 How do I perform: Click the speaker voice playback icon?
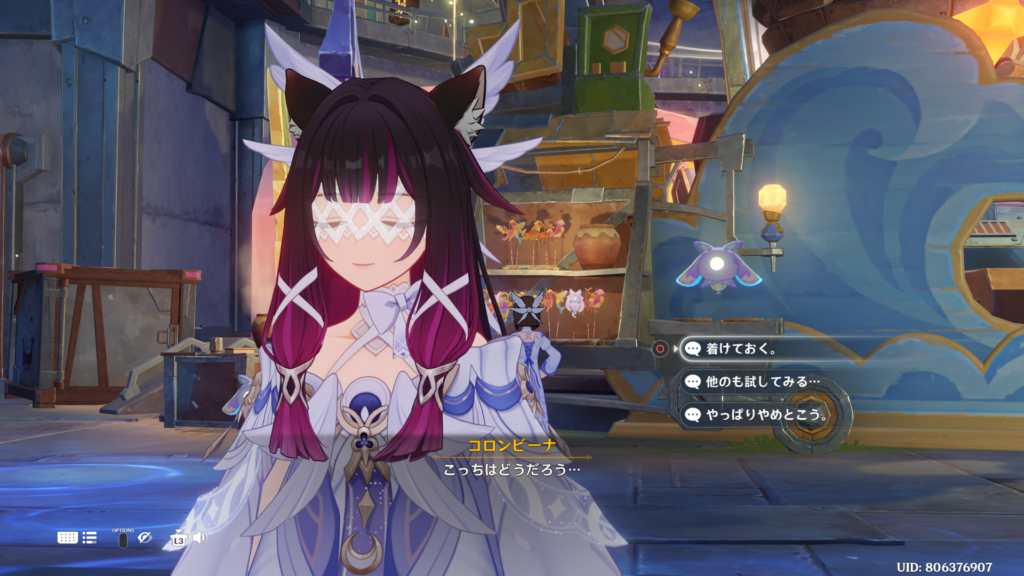coord(199,538)
